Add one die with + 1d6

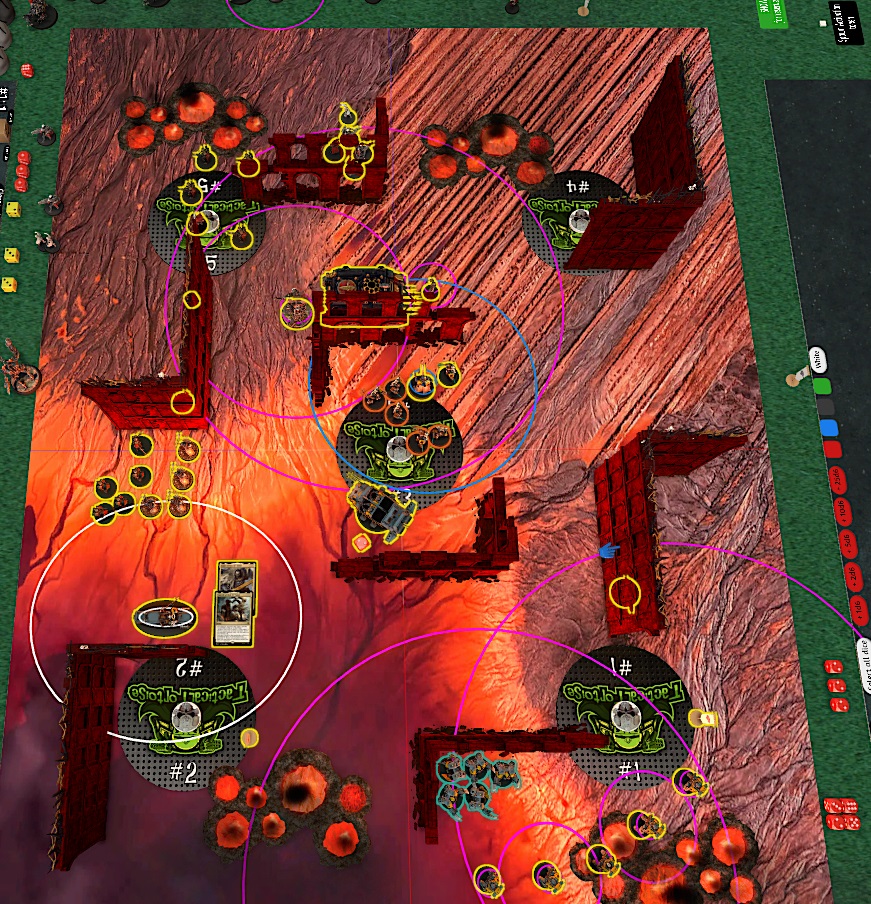(858, 609)
